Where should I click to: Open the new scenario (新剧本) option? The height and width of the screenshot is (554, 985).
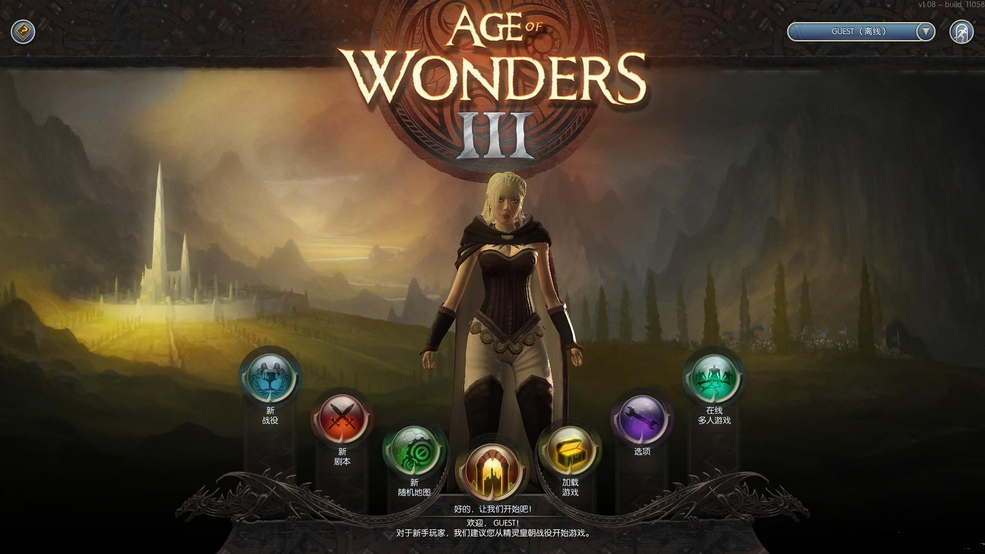341,419
